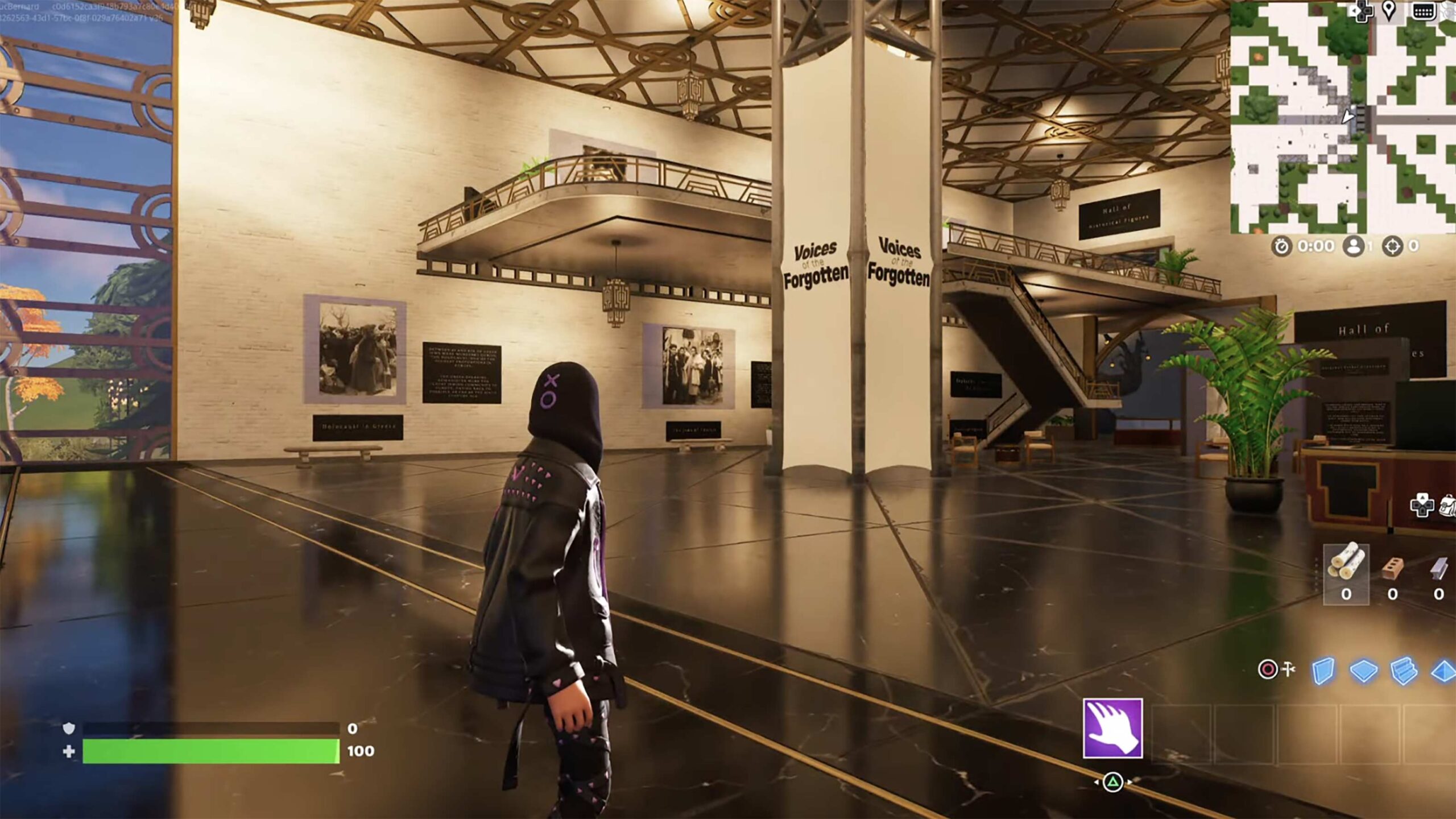The height and width of the screenshot is (819, 1456).
Task: Select the purple hand hotbar slot
Action: pos(1112,729)
